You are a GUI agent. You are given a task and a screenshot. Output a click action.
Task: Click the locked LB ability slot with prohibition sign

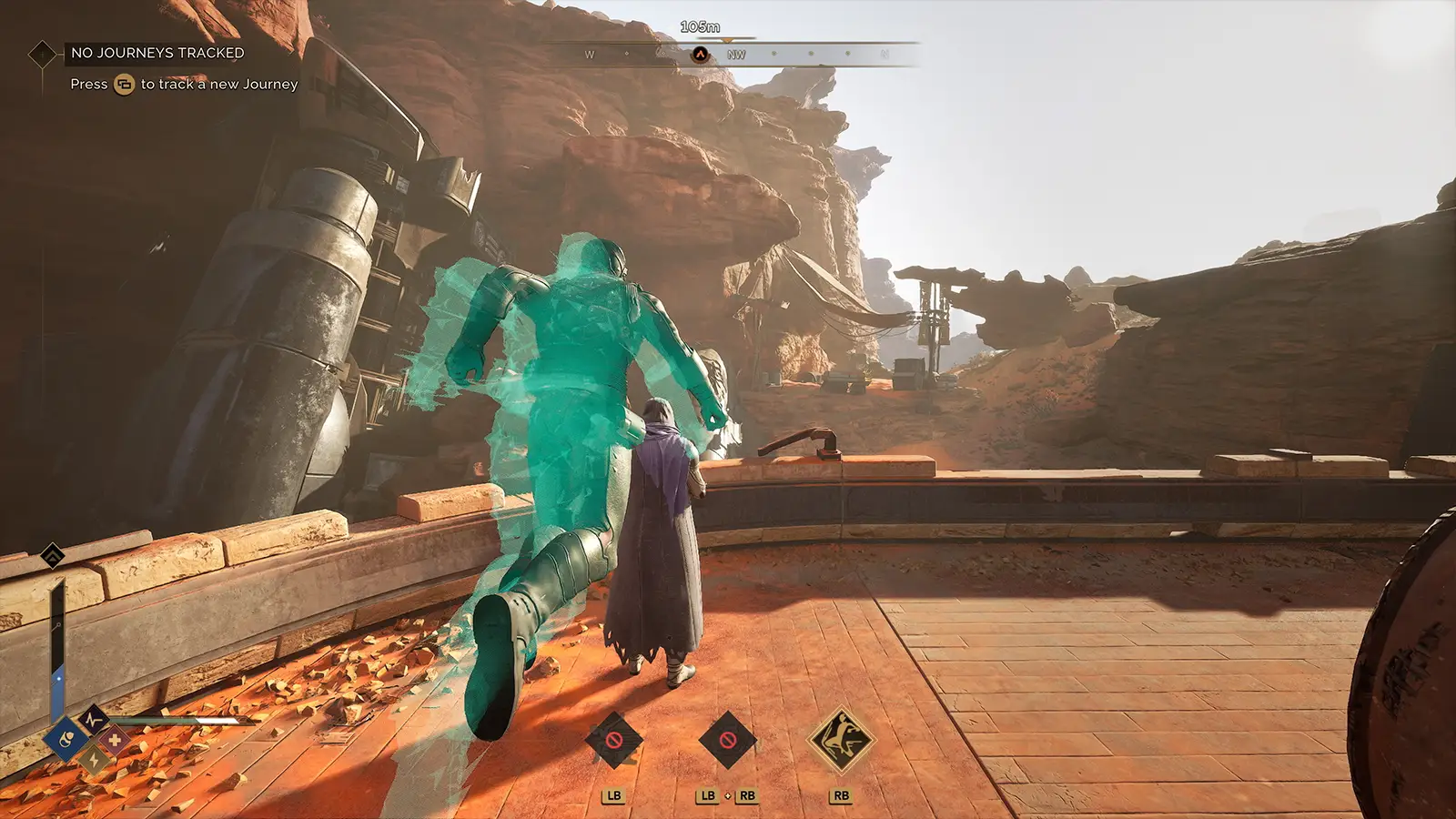[612, 740]
